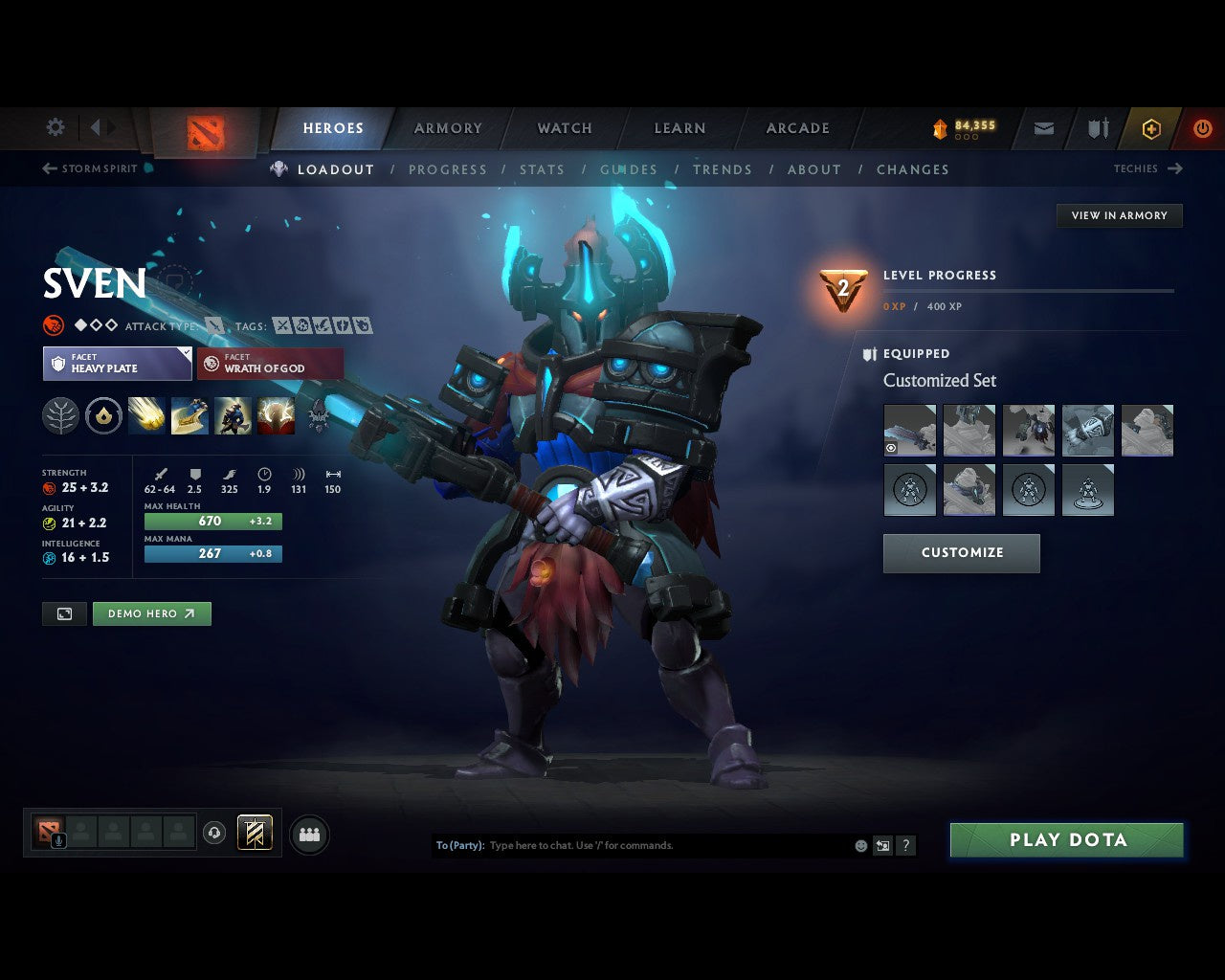Open the Customize loadout button
The width and height of the screenshot is (1225, 980).
961,553
